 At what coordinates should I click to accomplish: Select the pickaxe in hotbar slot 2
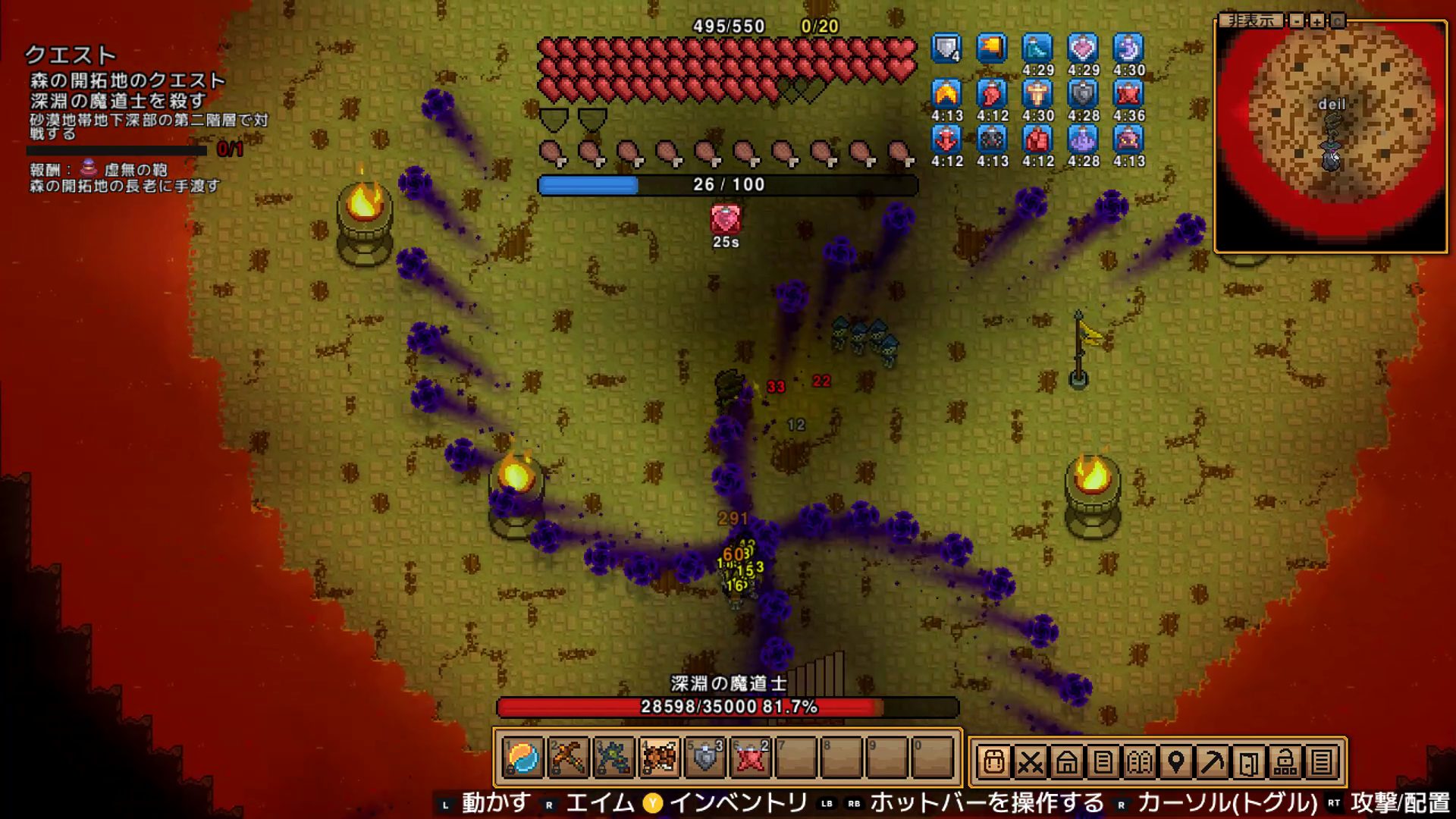click(x=568, y=758)
